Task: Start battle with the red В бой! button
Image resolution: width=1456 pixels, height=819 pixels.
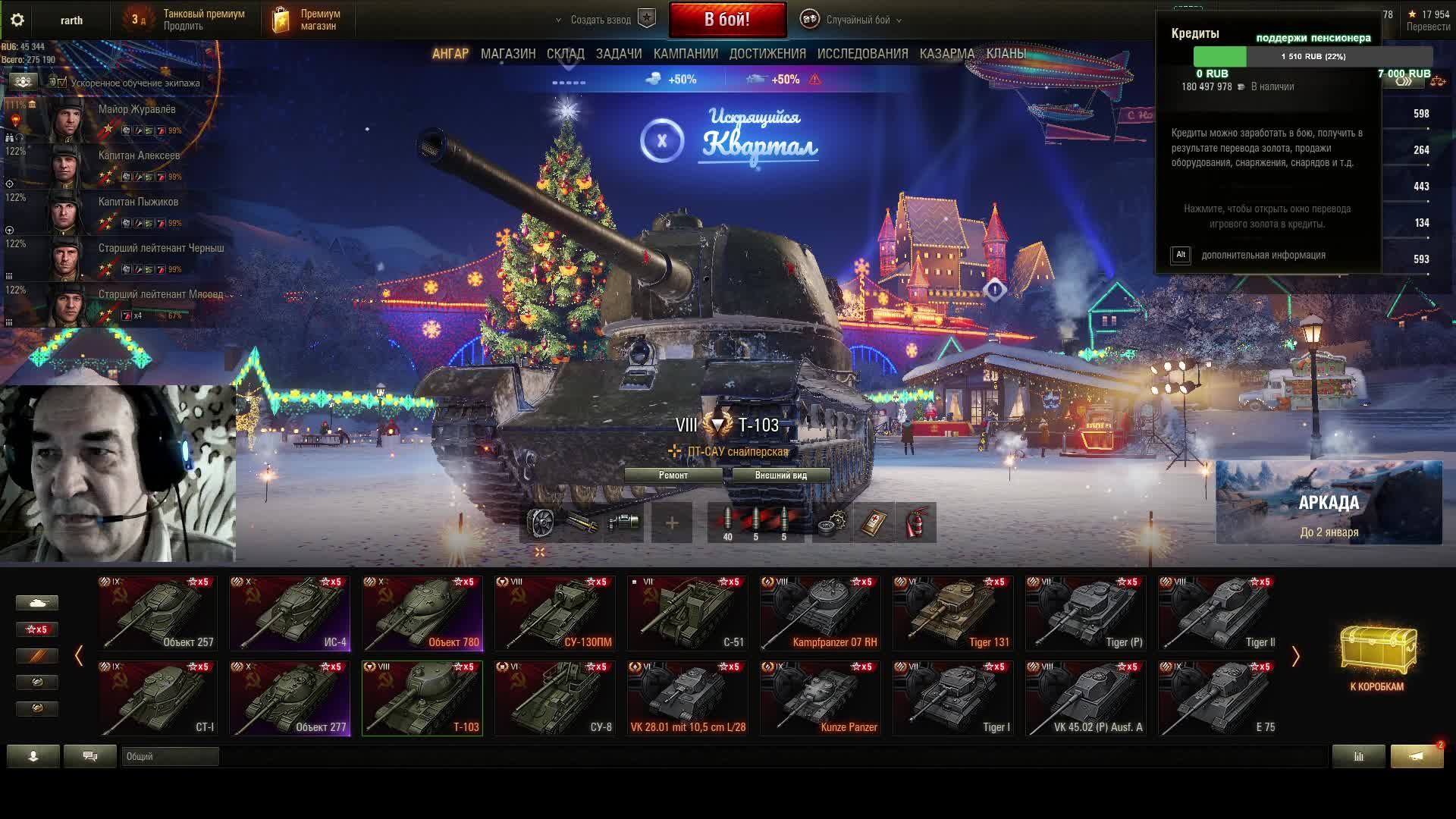Action: coord(727,20)
